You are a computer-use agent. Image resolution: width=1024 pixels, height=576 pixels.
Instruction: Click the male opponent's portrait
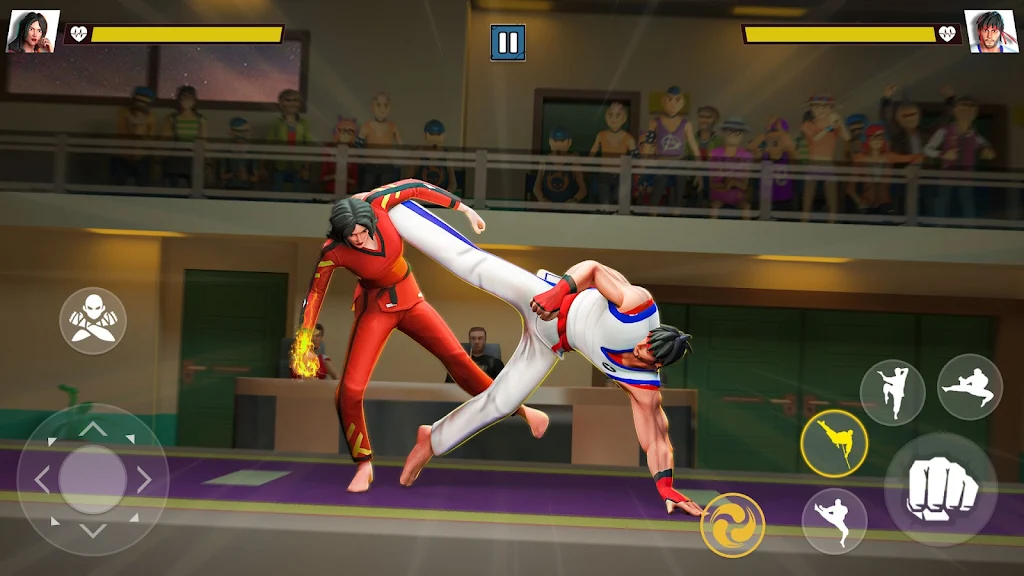click(x=990, y=32)
